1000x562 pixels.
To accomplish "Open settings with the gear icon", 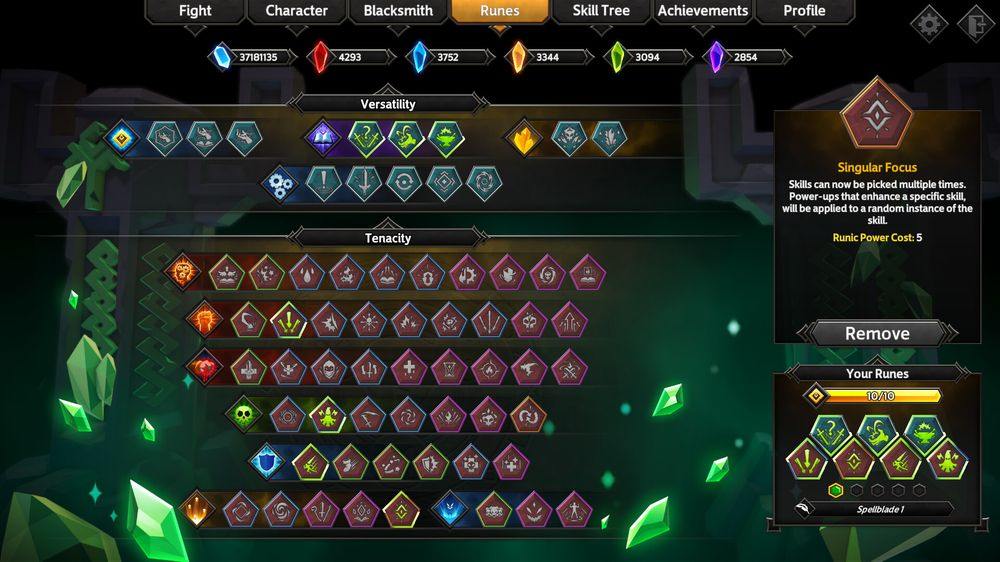I will [x=929, y=24].
